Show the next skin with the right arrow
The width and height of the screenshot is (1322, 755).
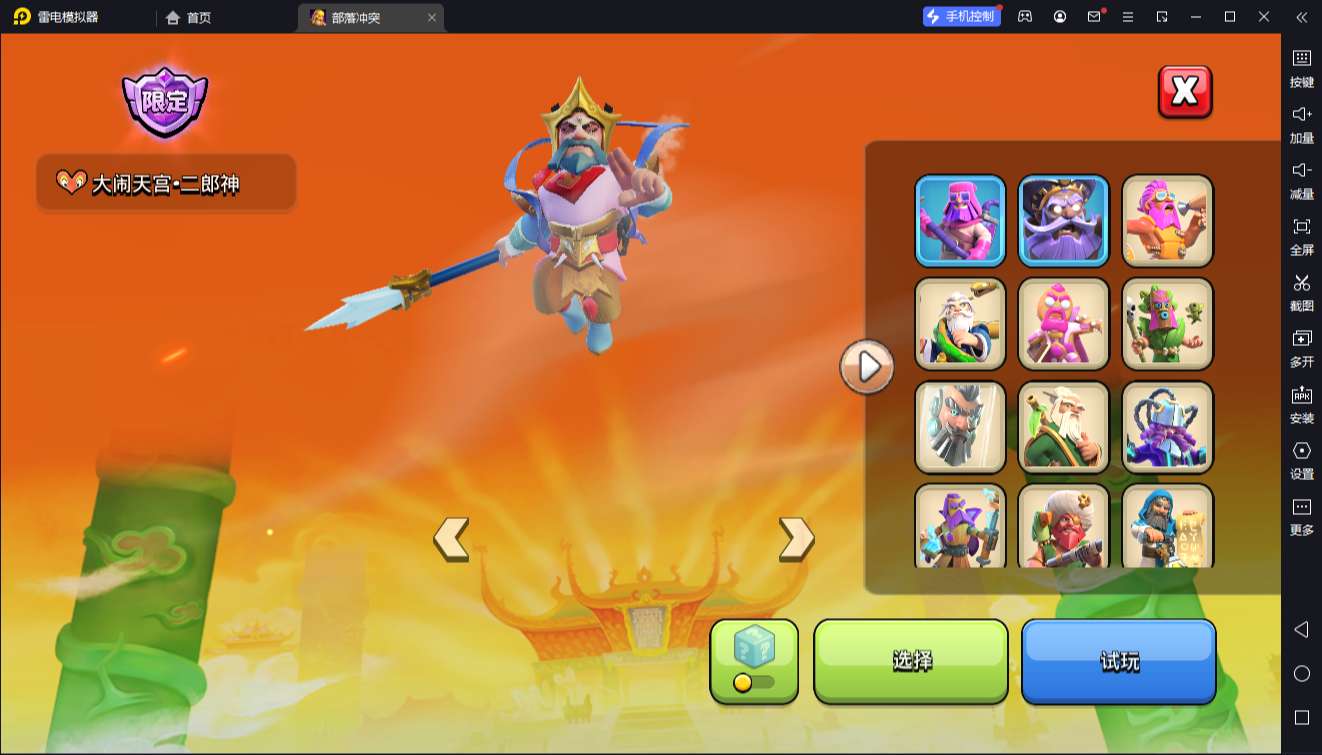point(796,539)
